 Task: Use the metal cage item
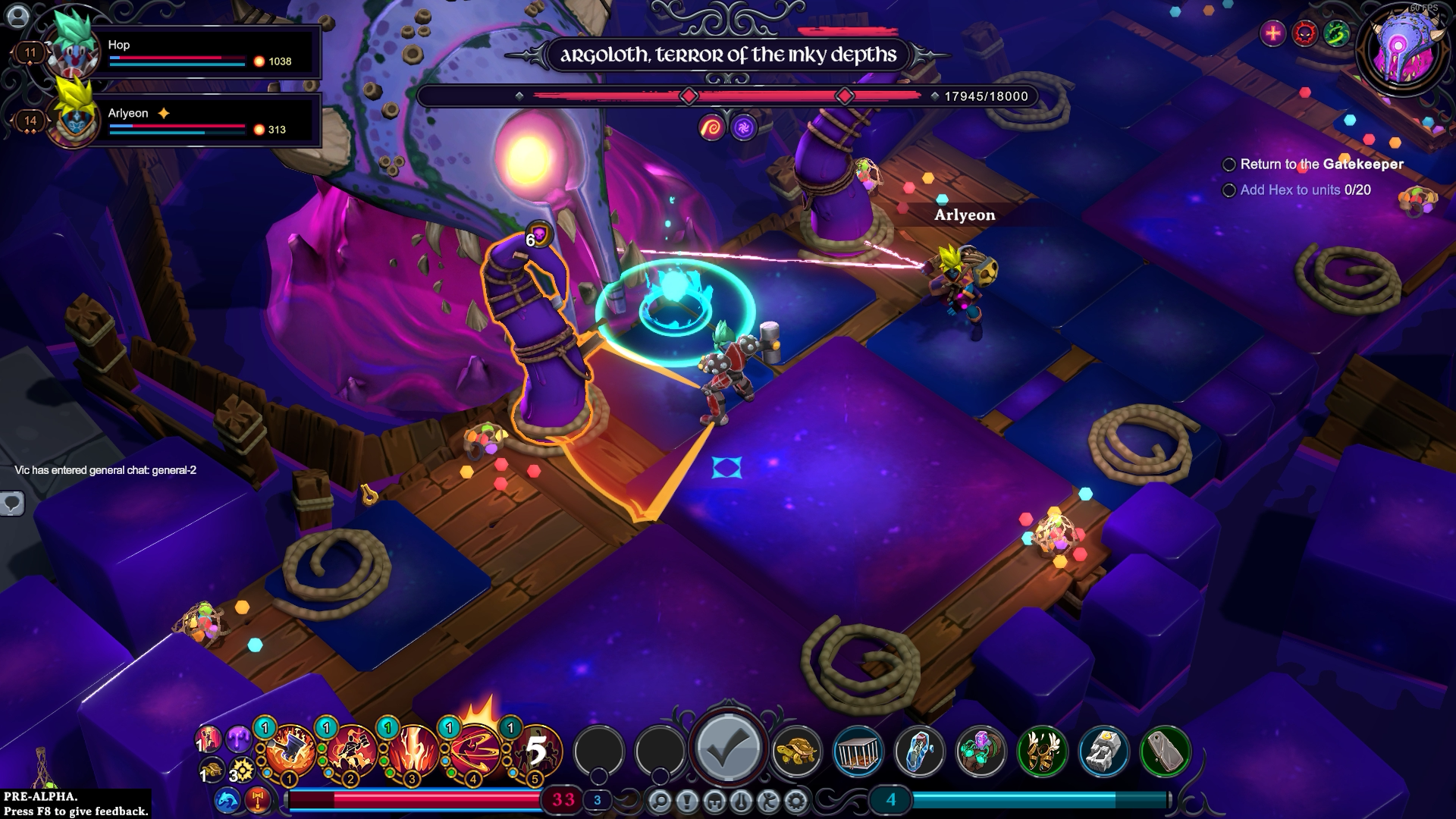tap(858, 751)
